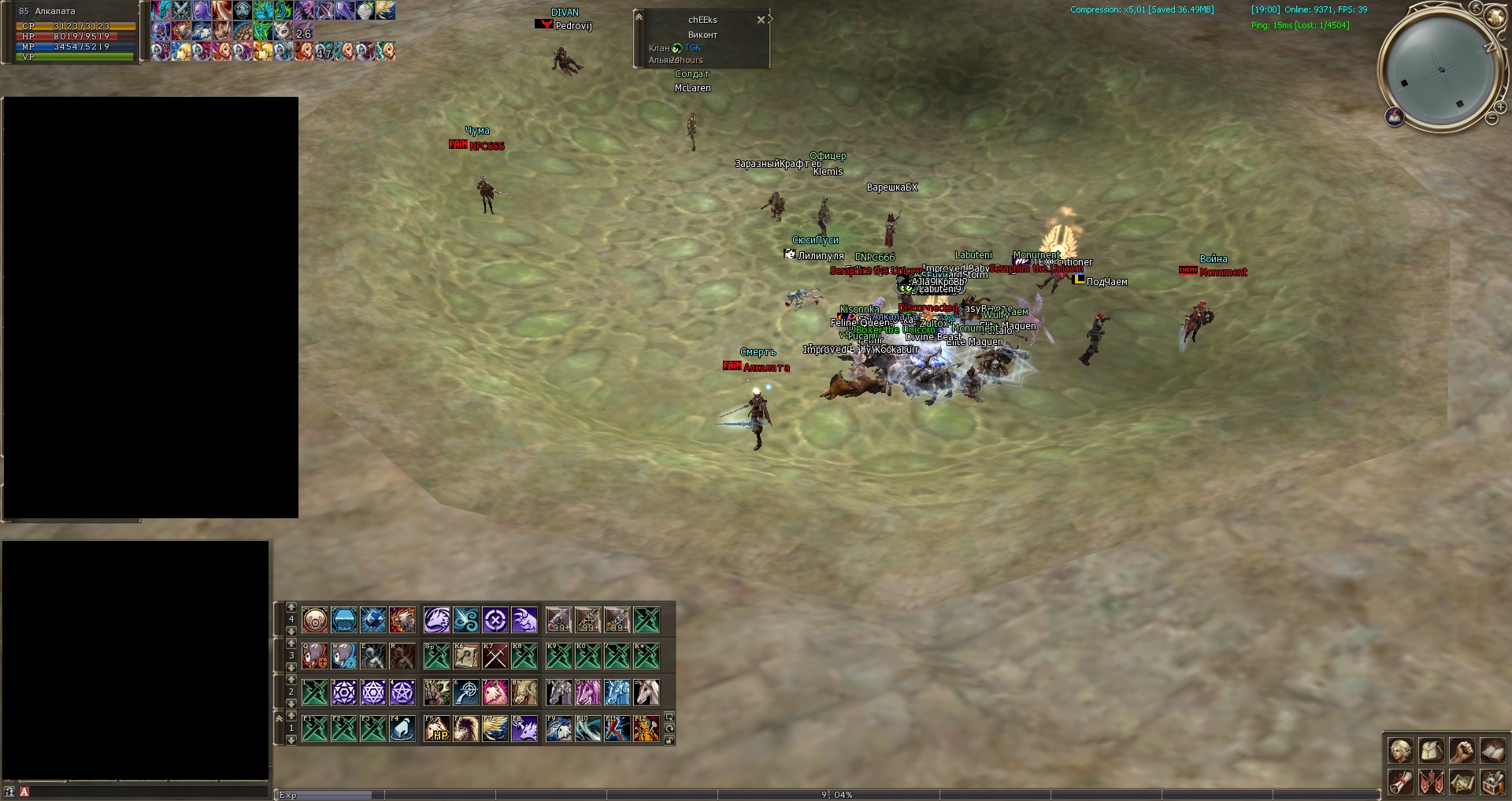This screenshot has height=801, width=1512.
Task: Open the skills open-book button
Action: (1492, 751)
